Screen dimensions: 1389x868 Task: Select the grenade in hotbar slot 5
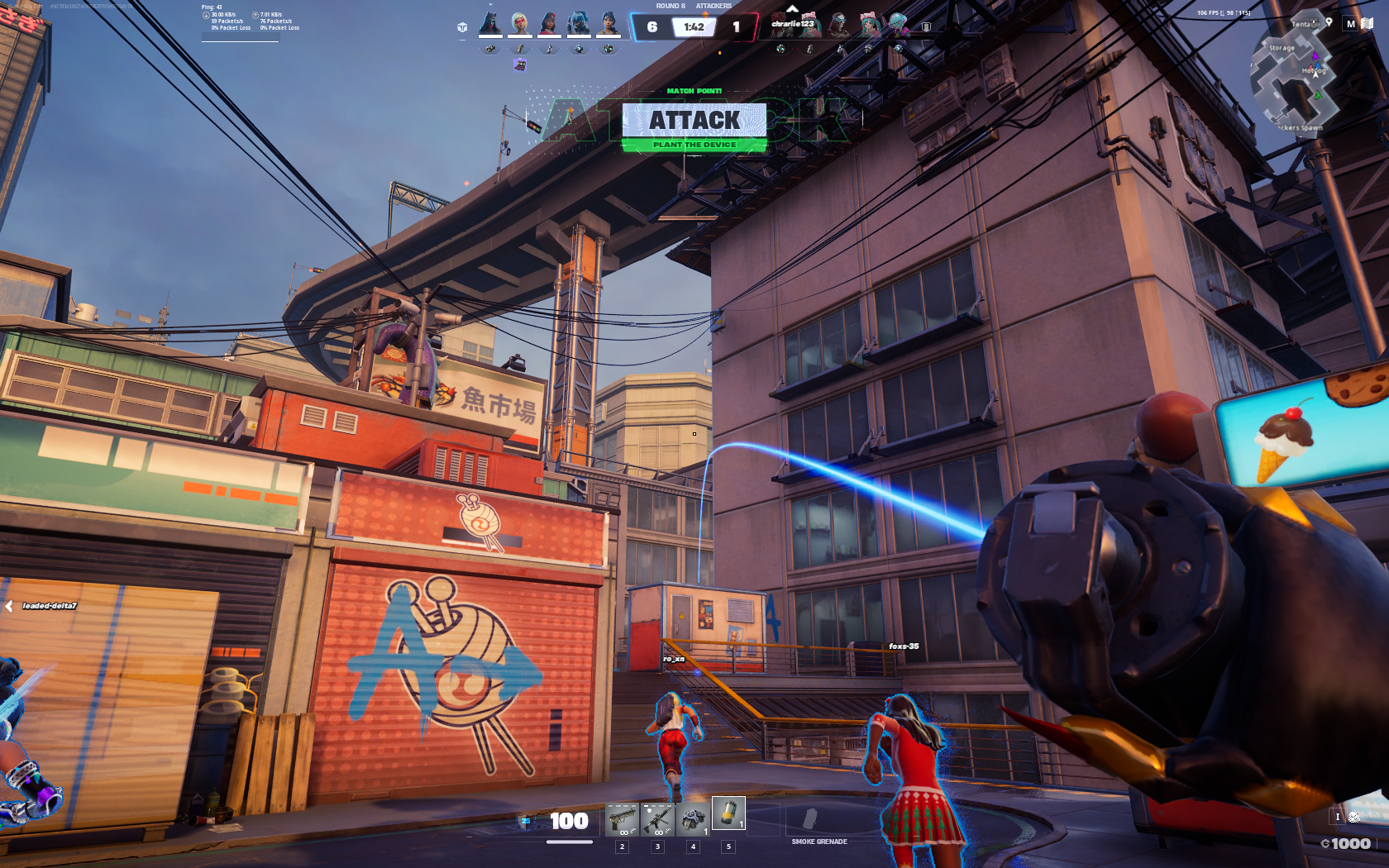(x=728, y=818)
